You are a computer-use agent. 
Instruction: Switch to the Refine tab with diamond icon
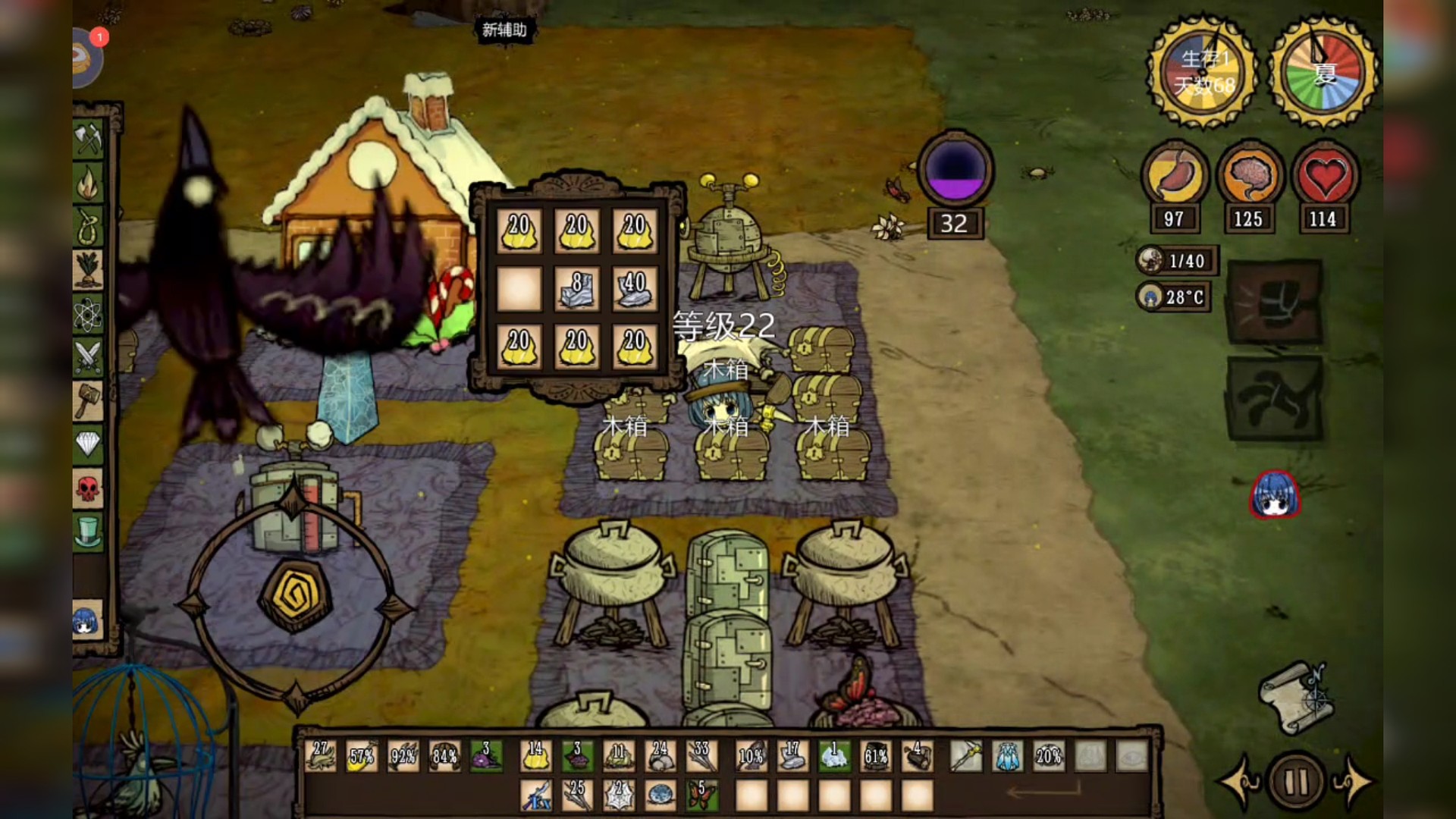pos(88,444)
